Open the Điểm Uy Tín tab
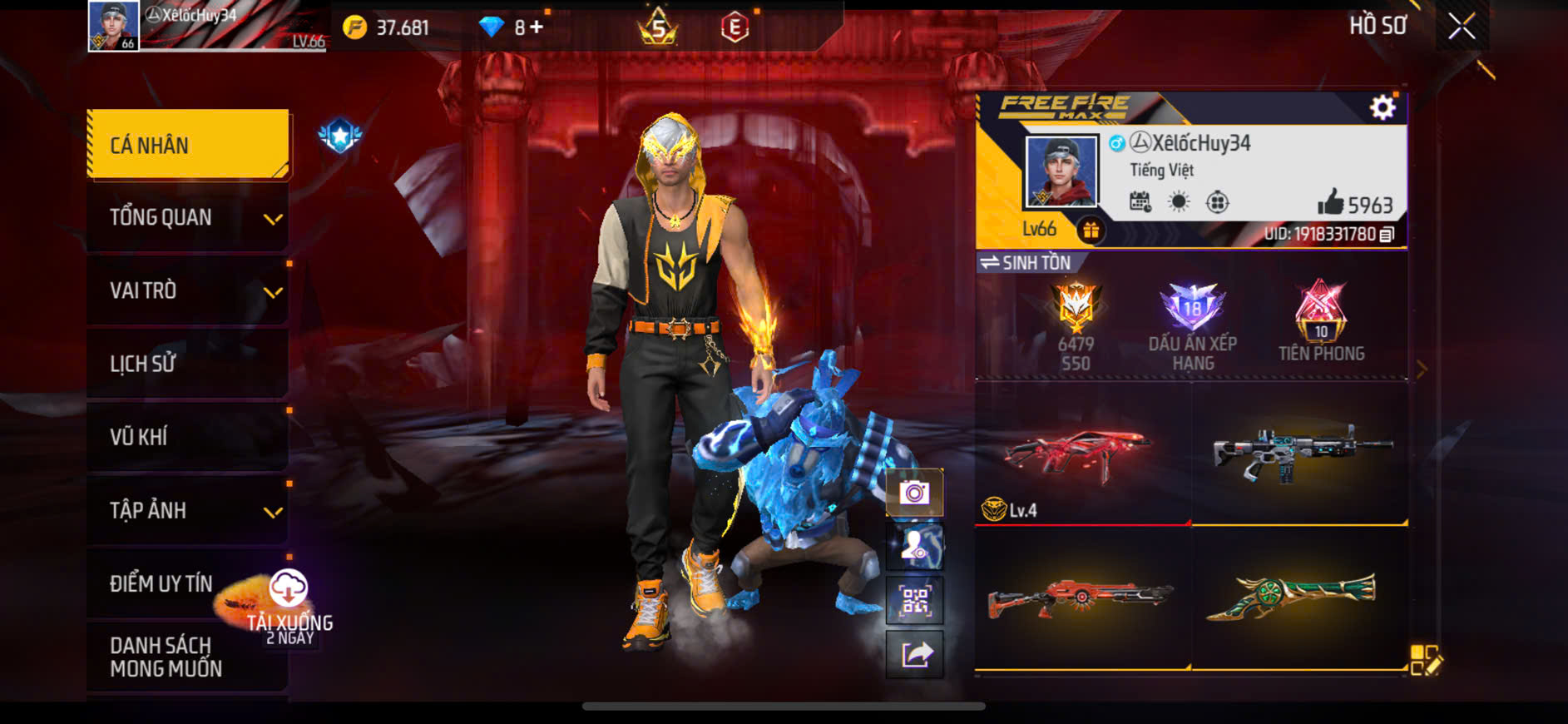Image resolution: width=1568 pixels, height=724 pixels. click(162, 583)
